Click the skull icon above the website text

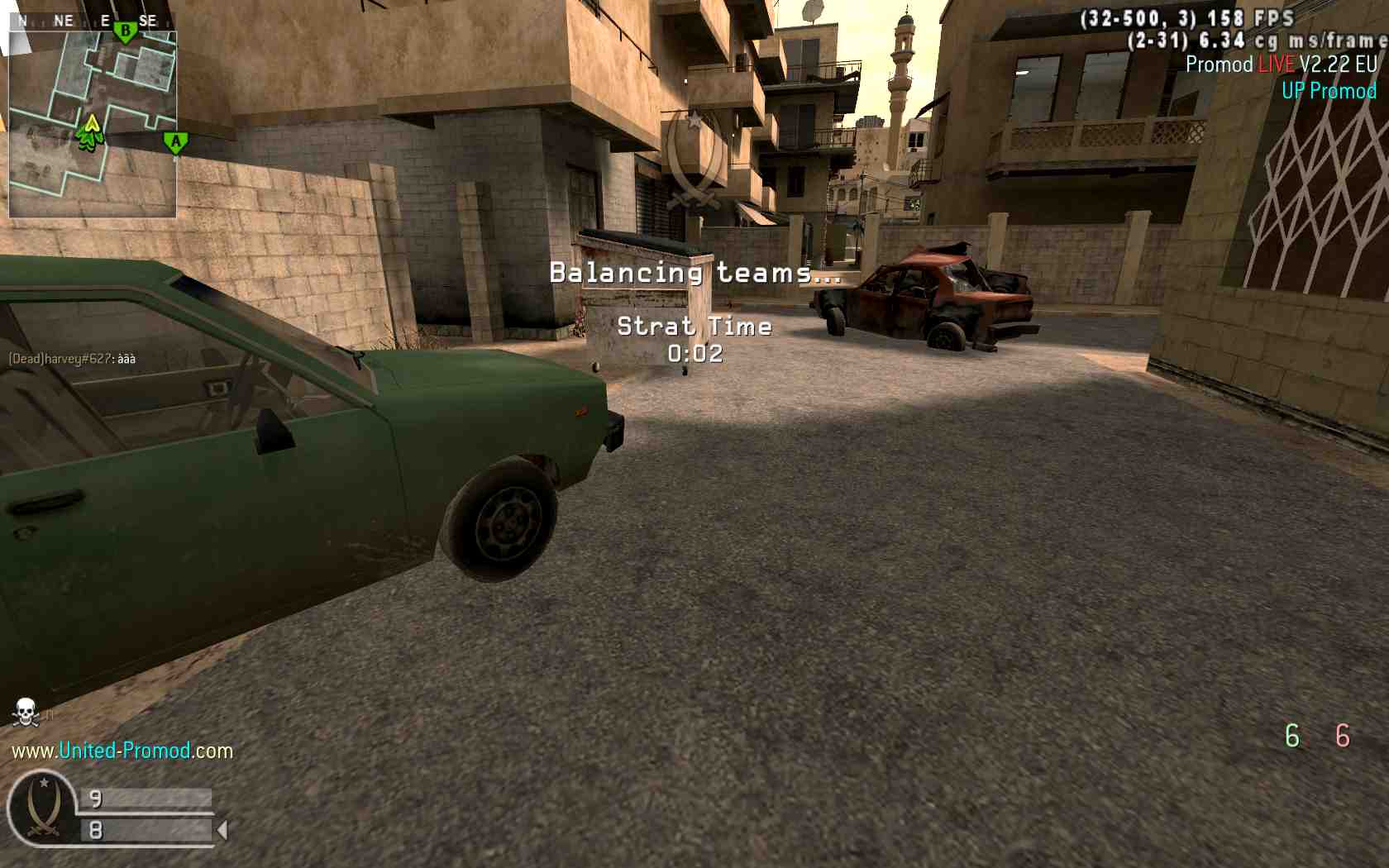(x=26, y=712)
